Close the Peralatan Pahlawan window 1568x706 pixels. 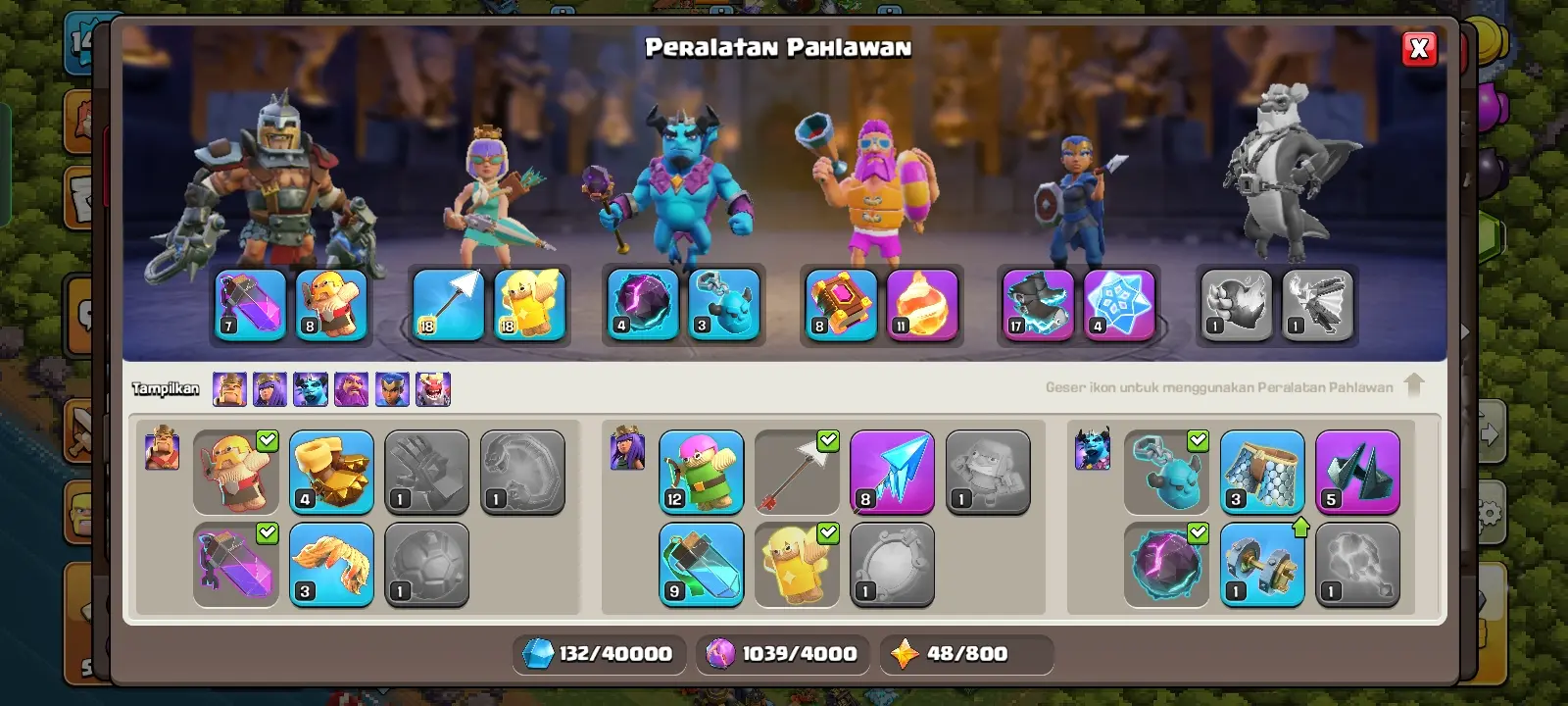1419,49
